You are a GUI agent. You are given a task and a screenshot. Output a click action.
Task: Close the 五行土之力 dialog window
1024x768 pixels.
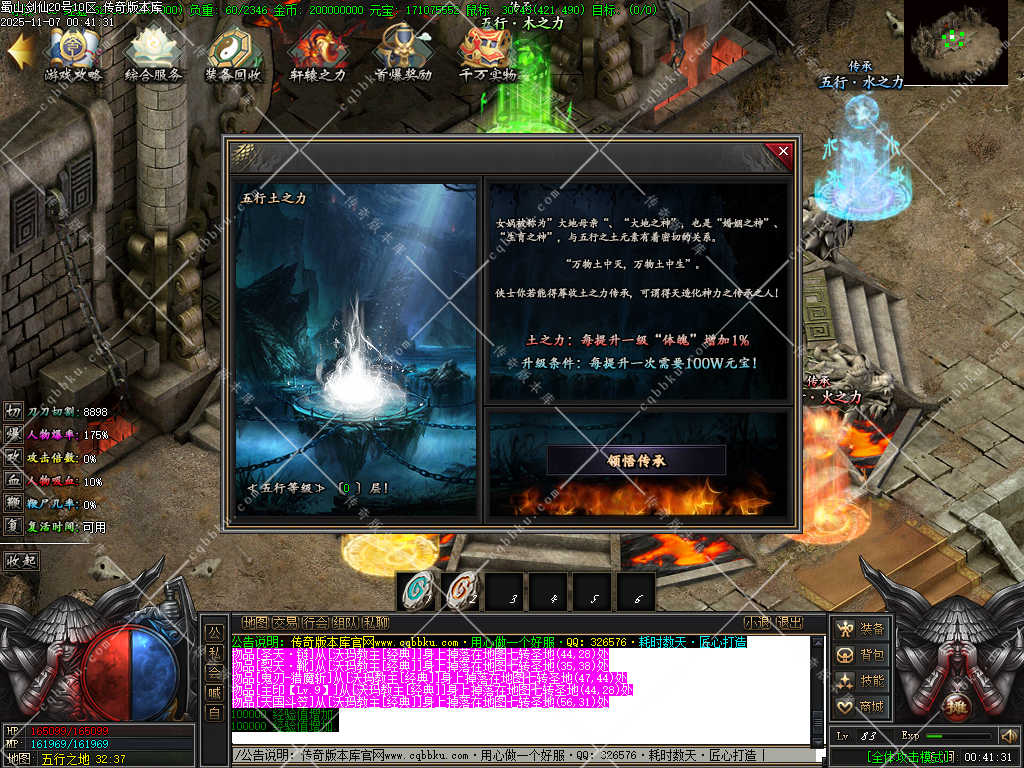coord(783,152)
